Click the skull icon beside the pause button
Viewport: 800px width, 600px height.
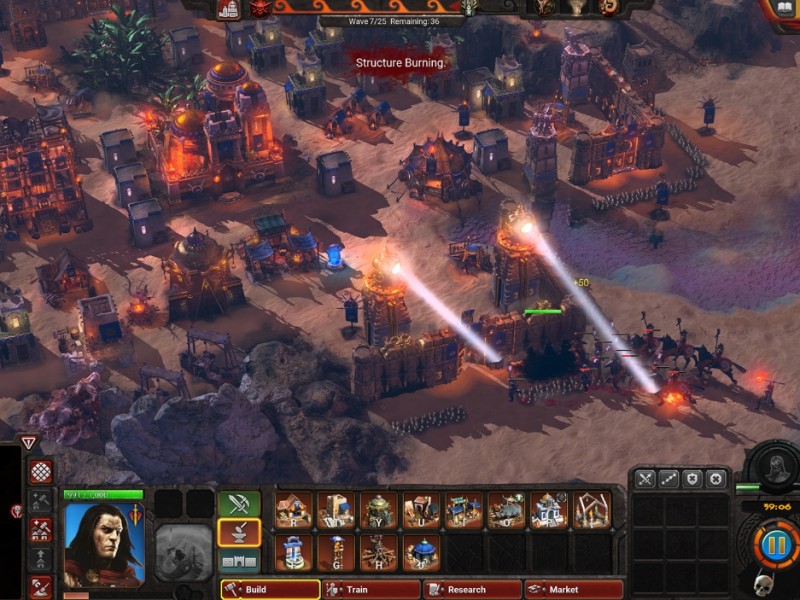click(762, 584)
